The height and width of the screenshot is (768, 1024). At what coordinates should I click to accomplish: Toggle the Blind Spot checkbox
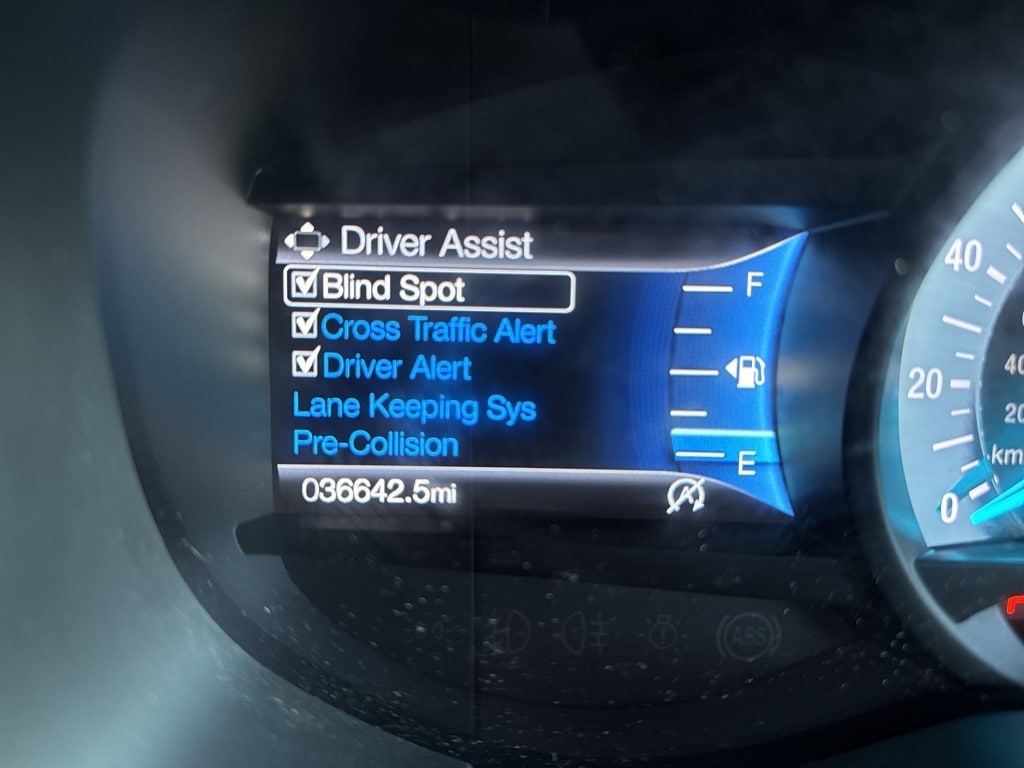coord(303,287)
